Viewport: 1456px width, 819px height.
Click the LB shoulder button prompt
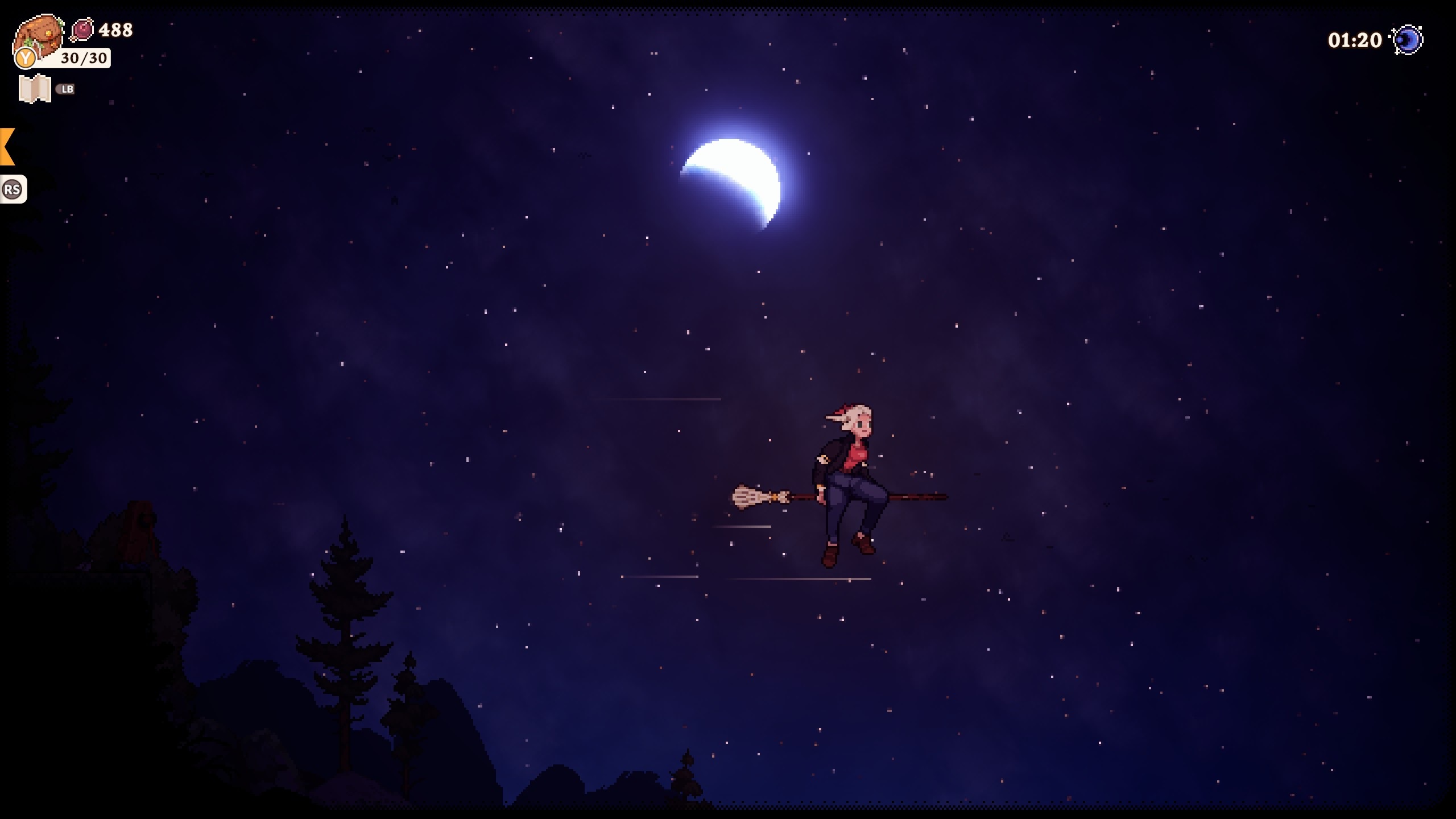point(67,89)
